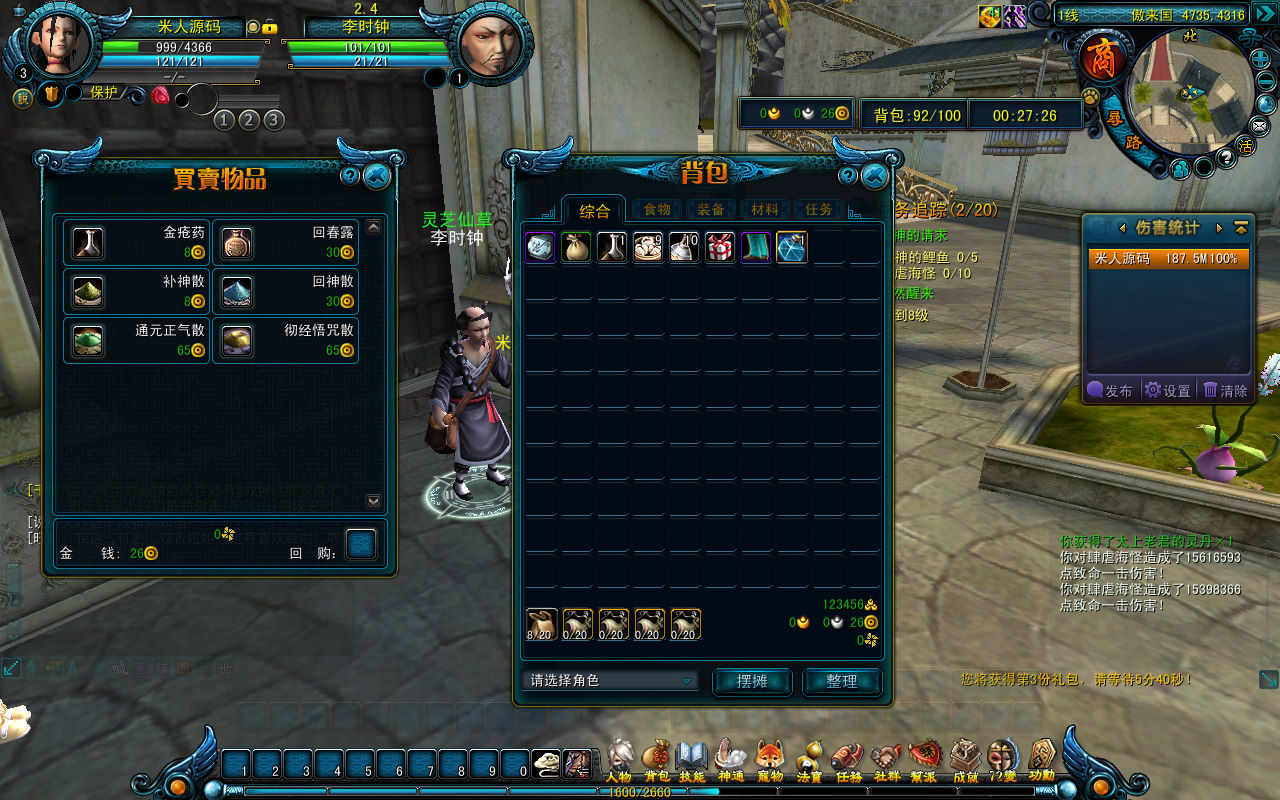Buy the 金疮药 potion from the shop
This screenshot has height=800, width=1280.
136,243
